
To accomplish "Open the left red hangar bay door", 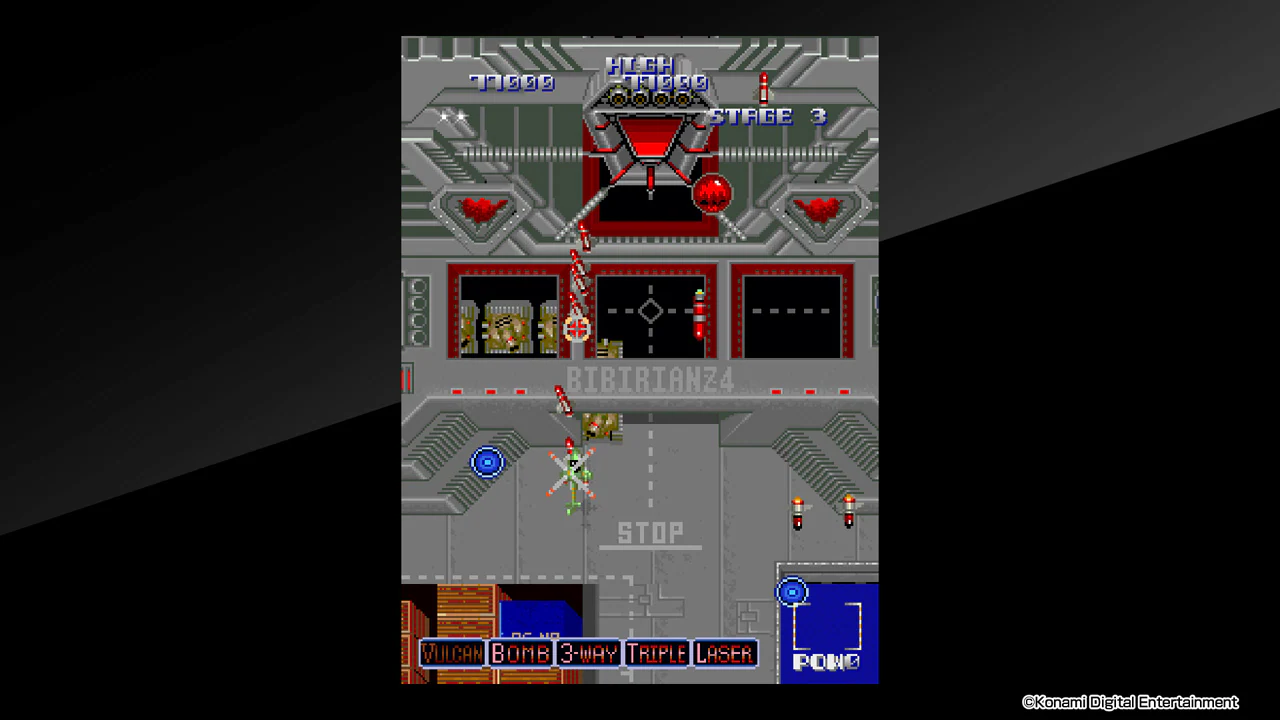I will pyautogui.click(x=507, y=312).
